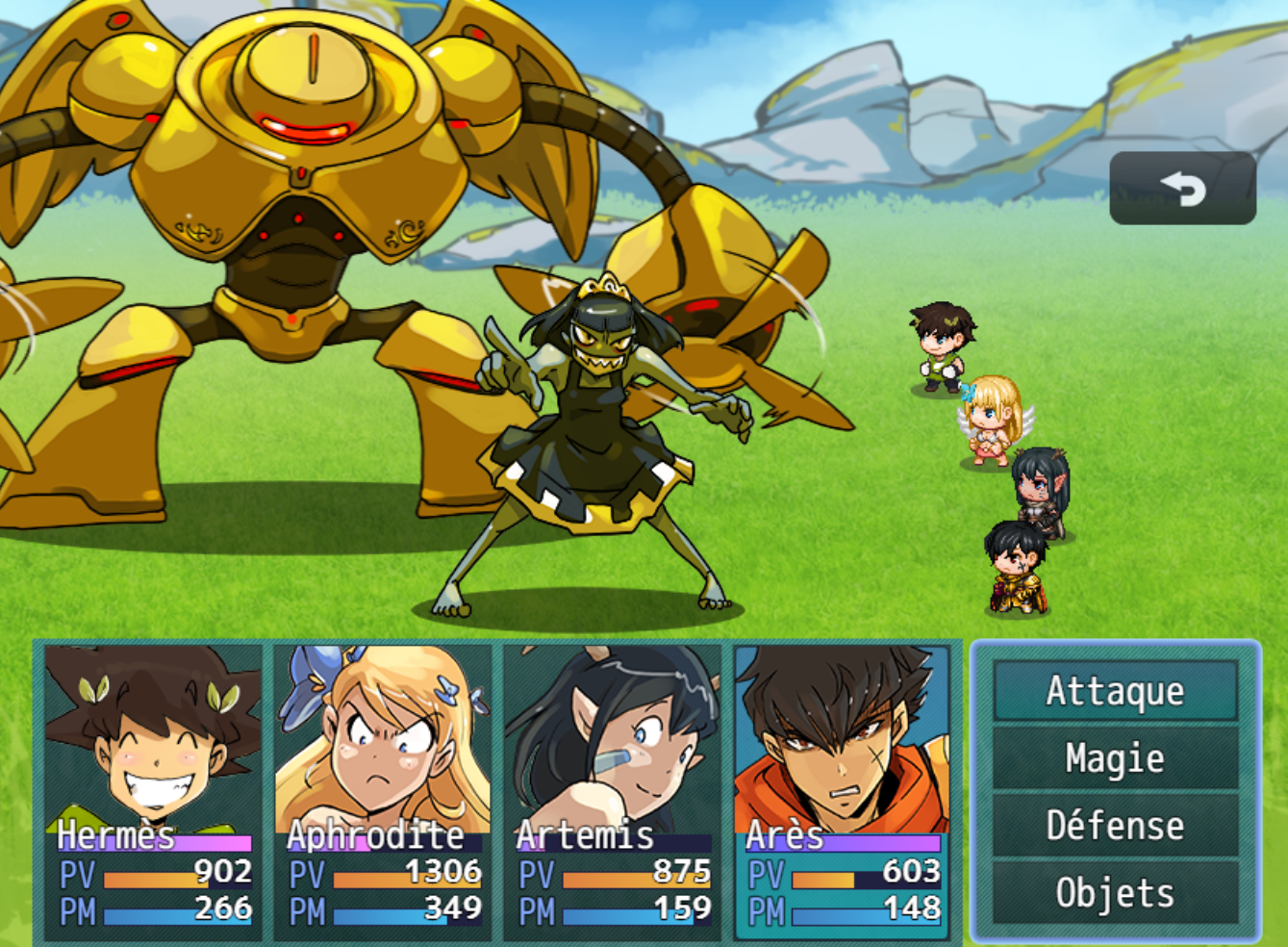Select Hermès's party status panel

click(x=153, y=791)
